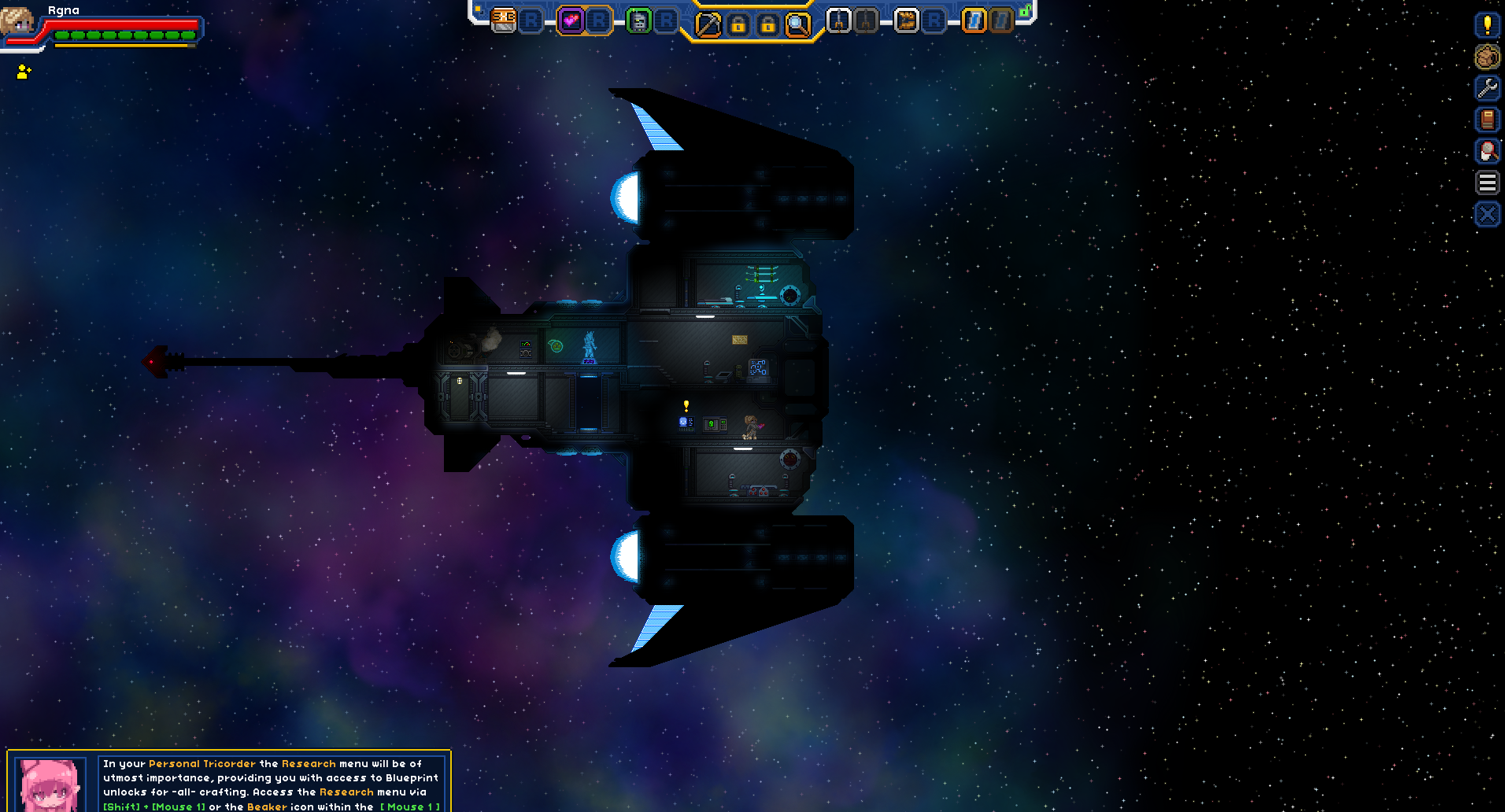Select the scanner device hotbar slot
This screenshot has width=1505, height=812.
pyautogui.click(x=638, y=21)
